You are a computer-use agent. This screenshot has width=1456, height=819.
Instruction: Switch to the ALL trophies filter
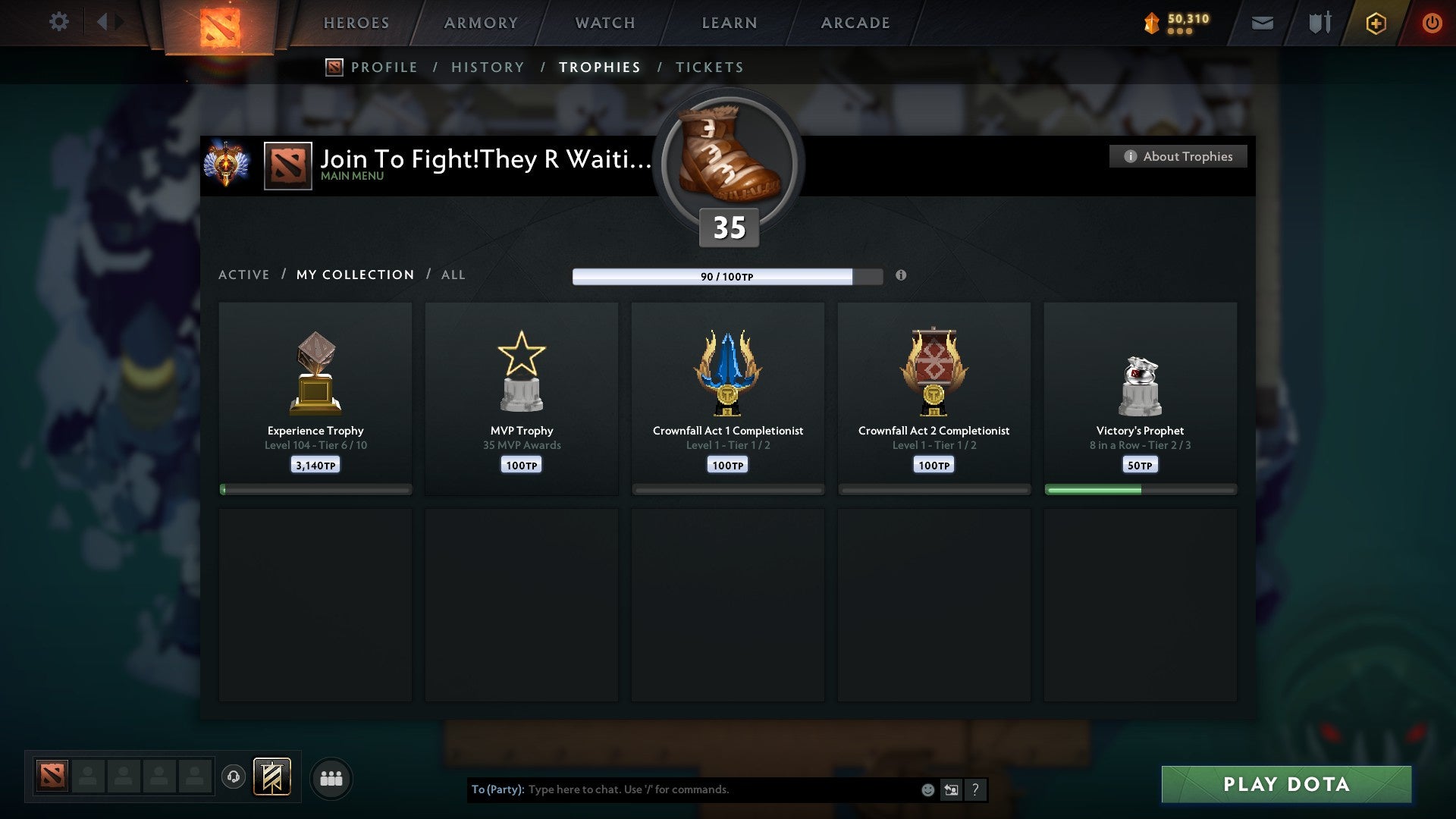coord(453,275)
